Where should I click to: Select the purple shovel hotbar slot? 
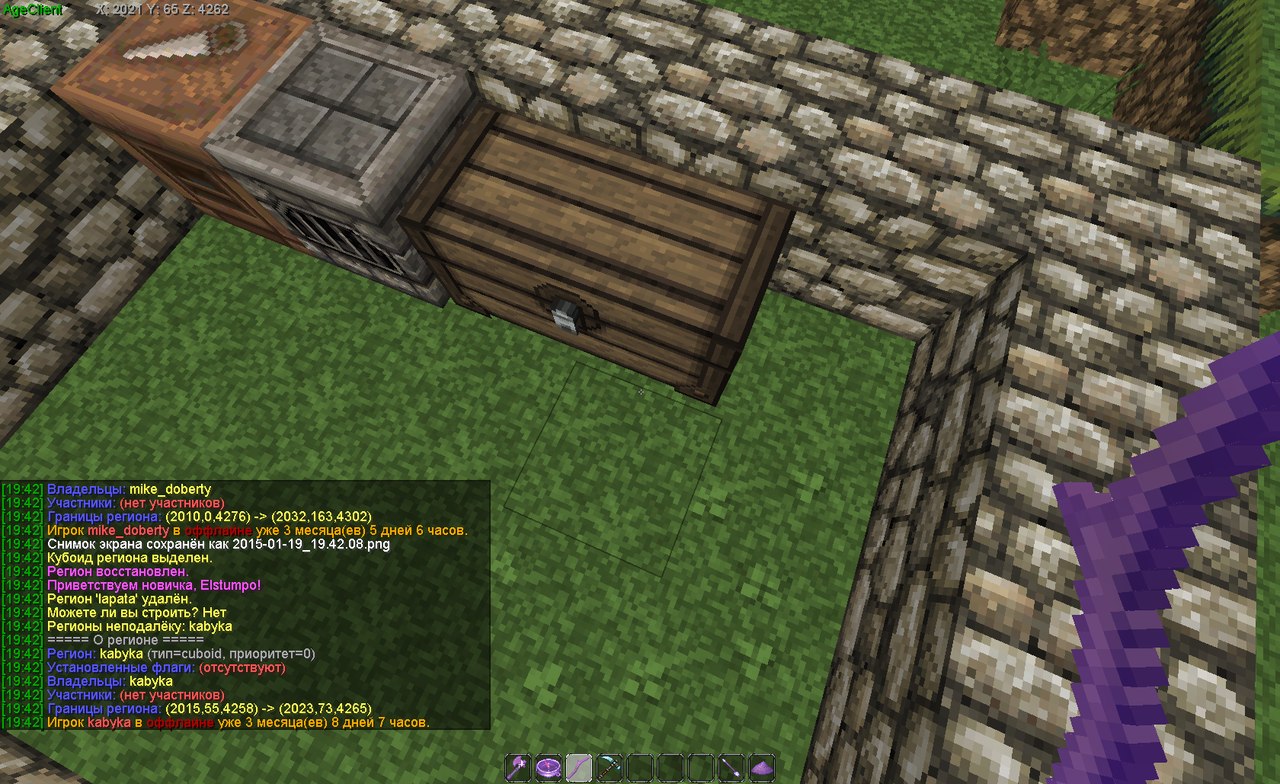click(x=732, y=768)
